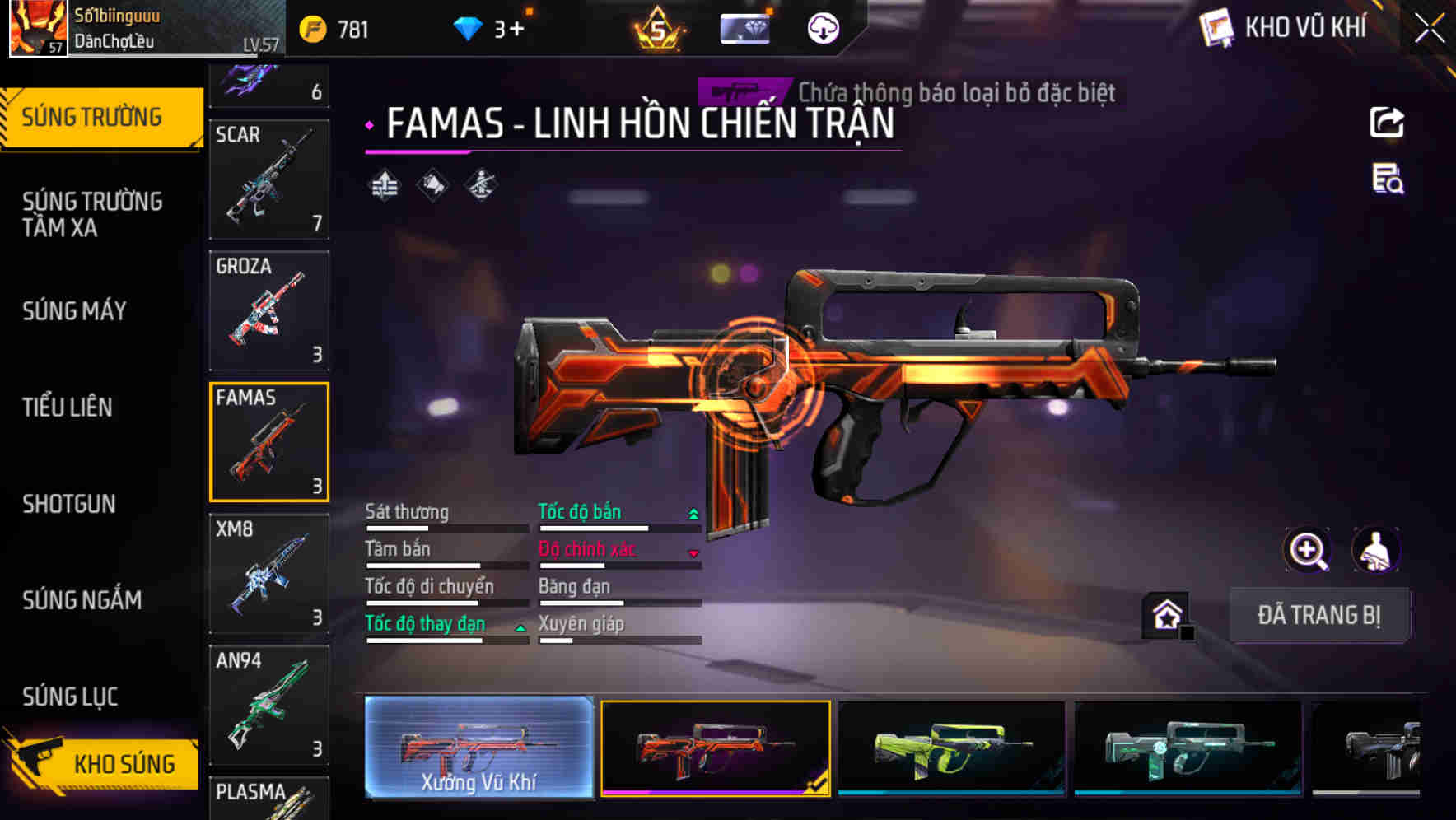Screen dimensions: 1456x820
Task: Open the cloud download icon
Action: tap(823, 30)
